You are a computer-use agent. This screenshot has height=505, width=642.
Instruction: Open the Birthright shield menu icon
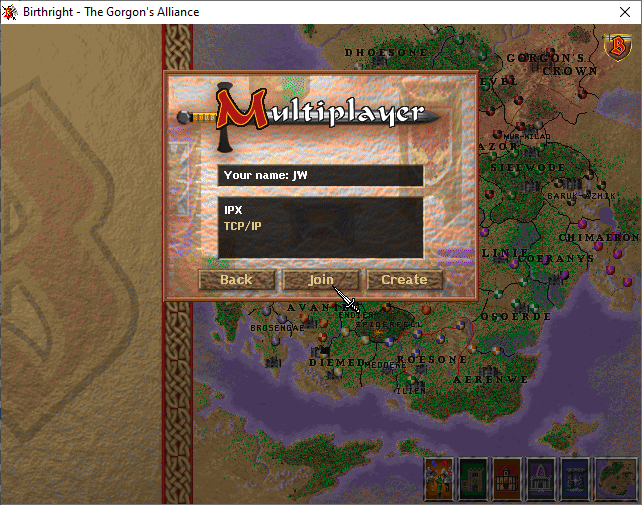618,46
